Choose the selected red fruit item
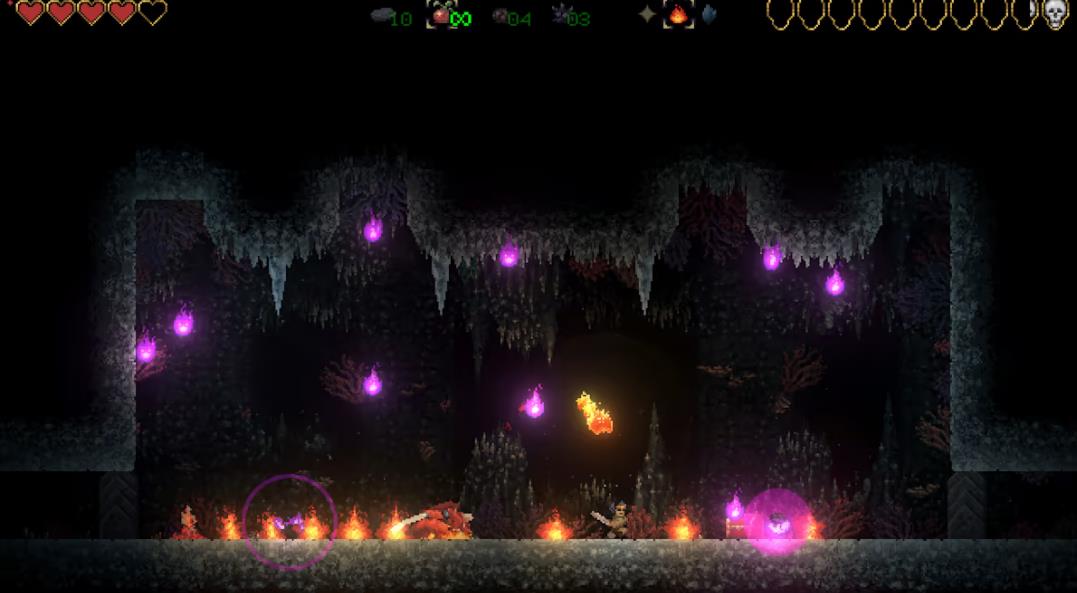This screenshot has height=593, width=1077. coord(440,16)
